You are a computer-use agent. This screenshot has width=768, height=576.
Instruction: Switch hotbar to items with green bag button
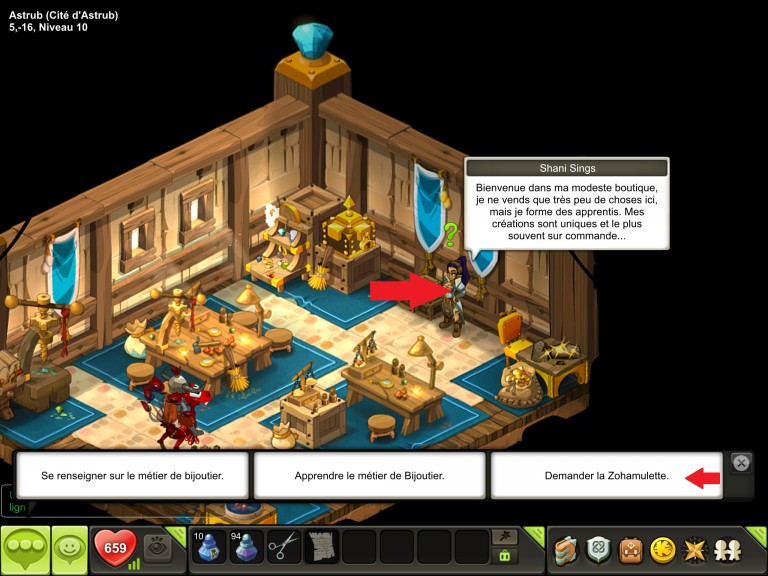[x=505, y=556]
